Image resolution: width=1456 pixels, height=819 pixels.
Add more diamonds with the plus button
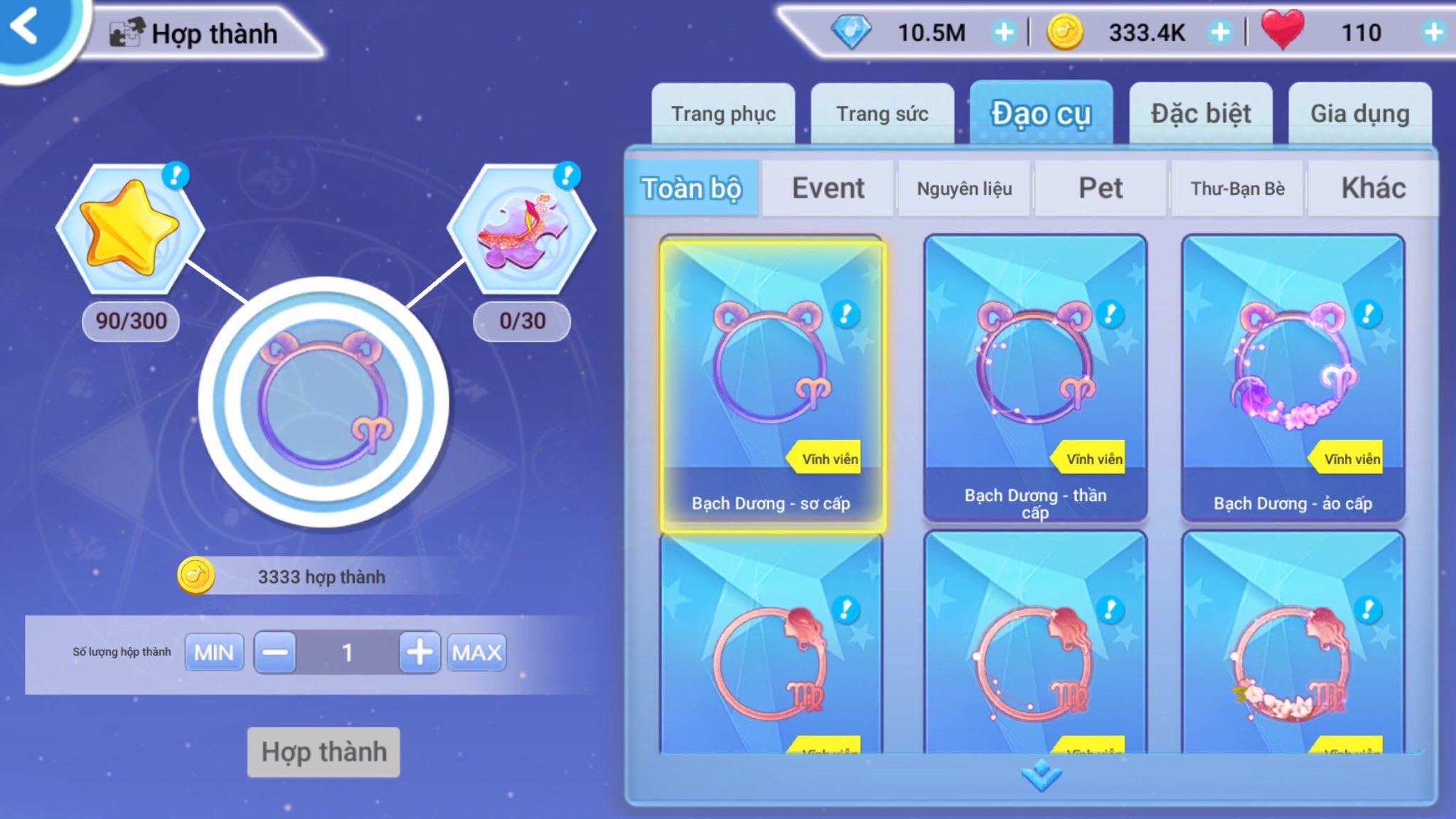(1004, 32)
